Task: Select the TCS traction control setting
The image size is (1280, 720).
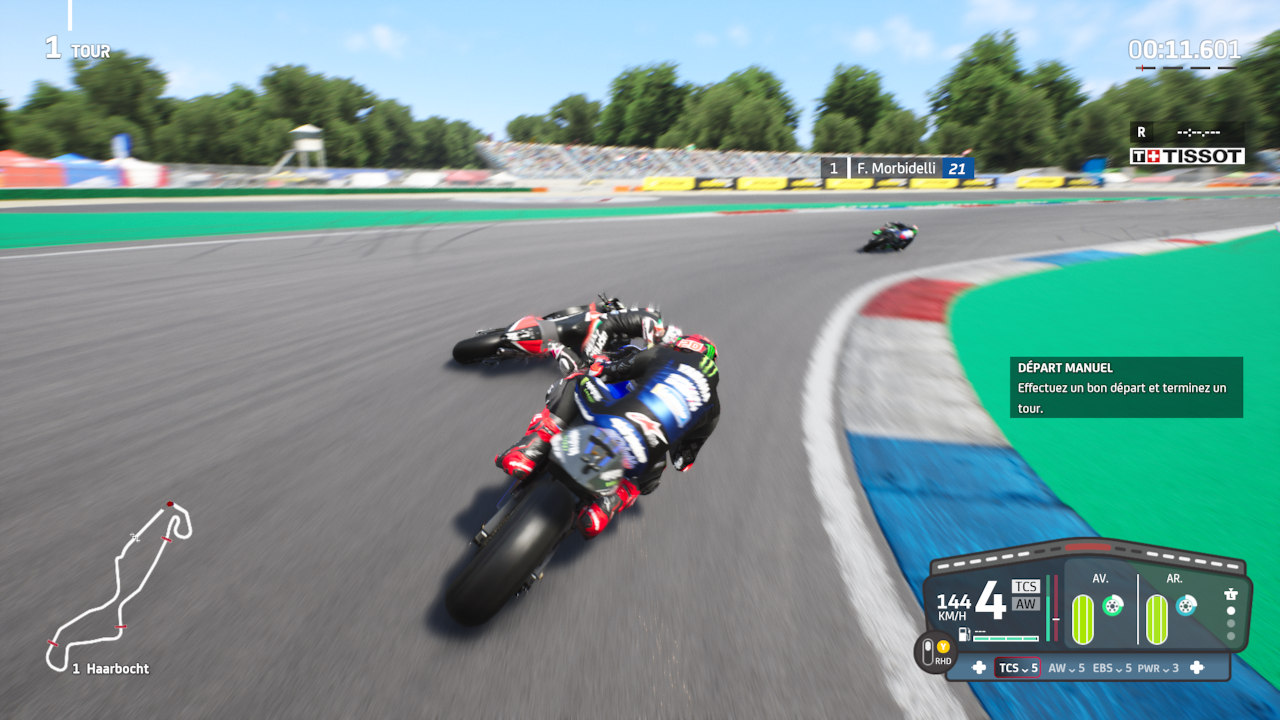Action: [x=1017, y=668]
